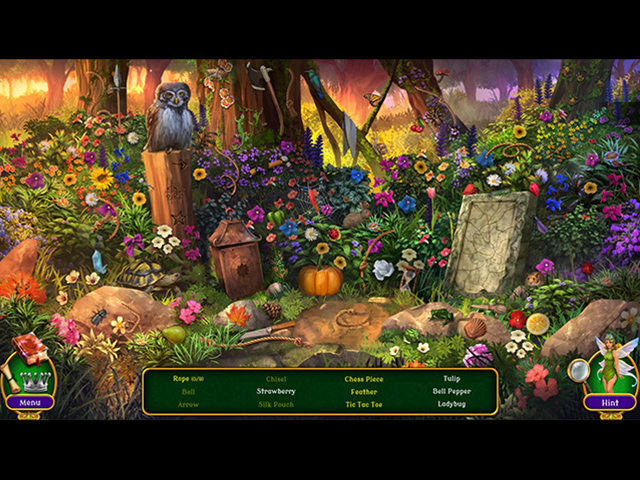Screen dimensions: 640x480
Task: Open the red book journal
Action: 29,347
